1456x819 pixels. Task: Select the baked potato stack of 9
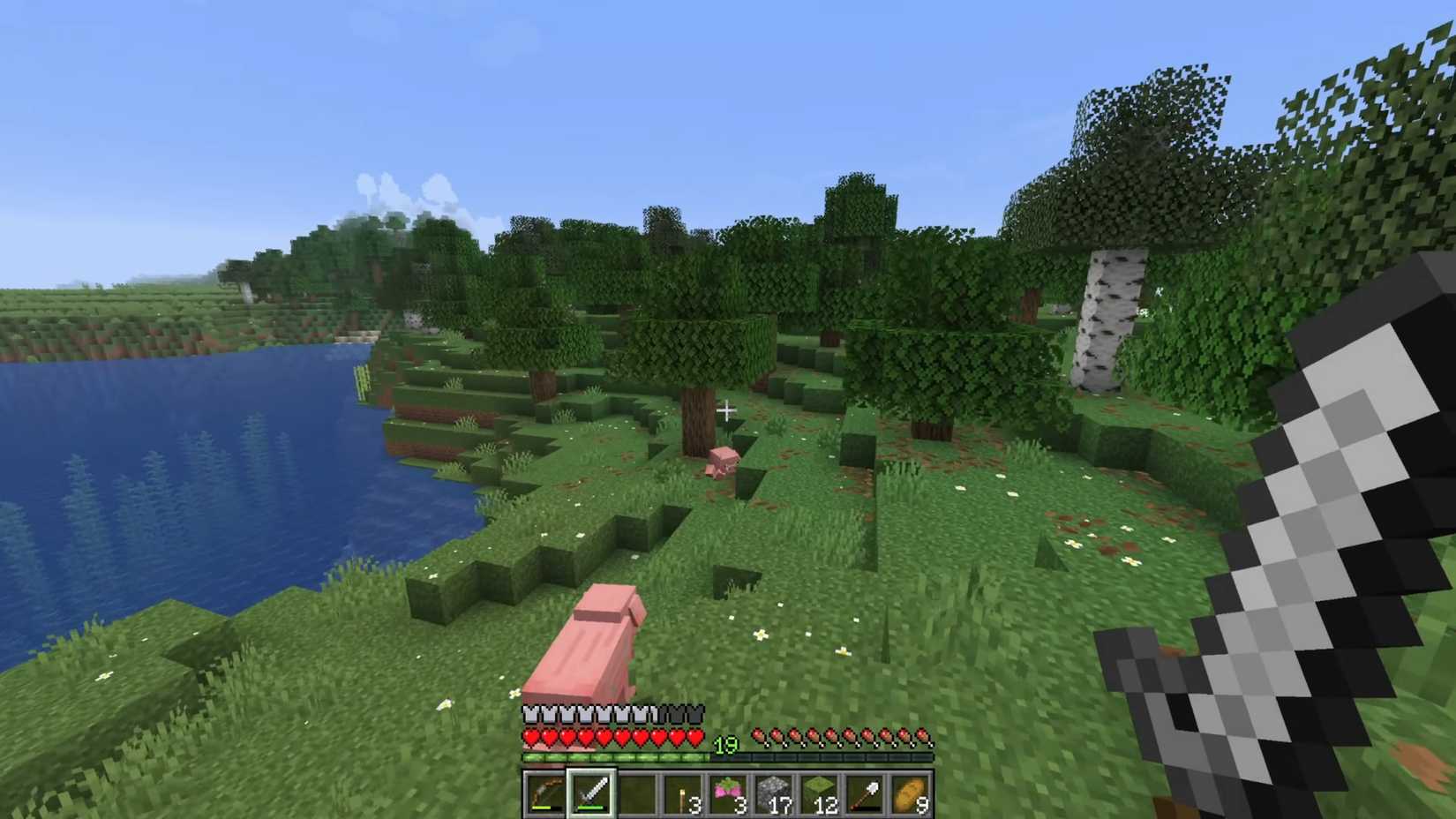(x=910, y=792)
